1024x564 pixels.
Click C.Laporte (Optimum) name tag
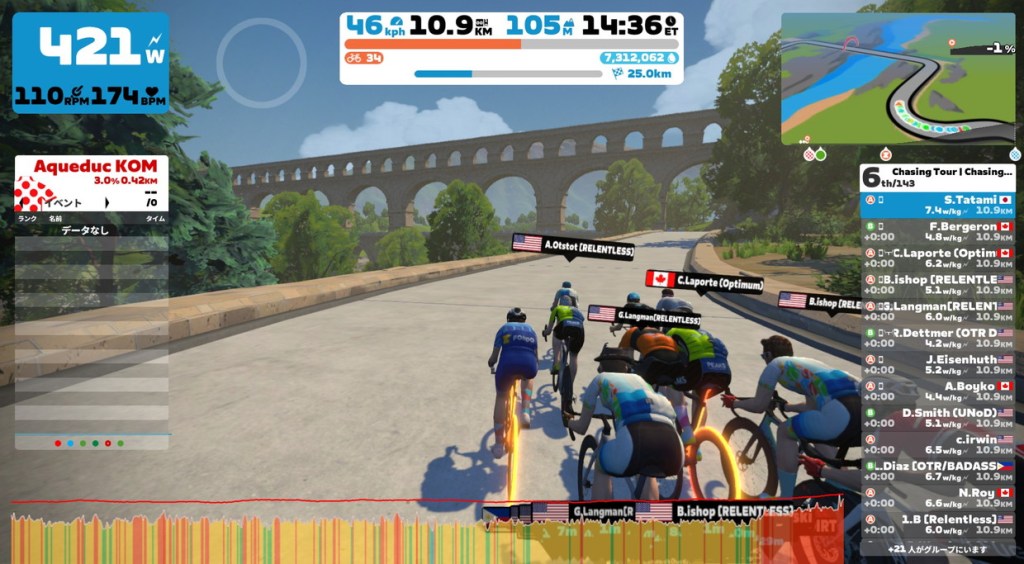tap(704, 281)
